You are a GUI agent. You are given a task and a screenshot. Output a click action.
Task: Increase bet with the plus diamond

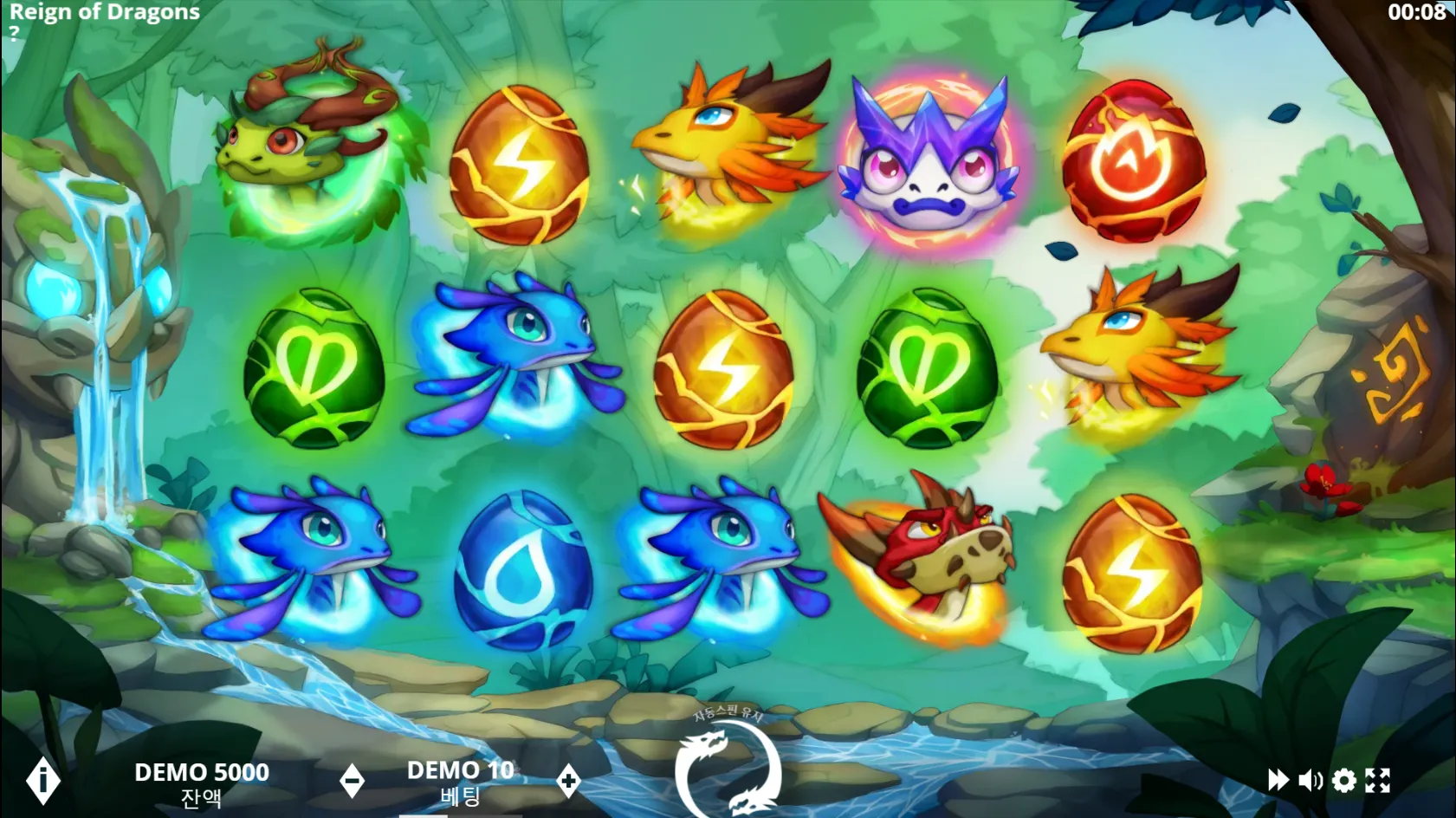(x=567, y=779)
